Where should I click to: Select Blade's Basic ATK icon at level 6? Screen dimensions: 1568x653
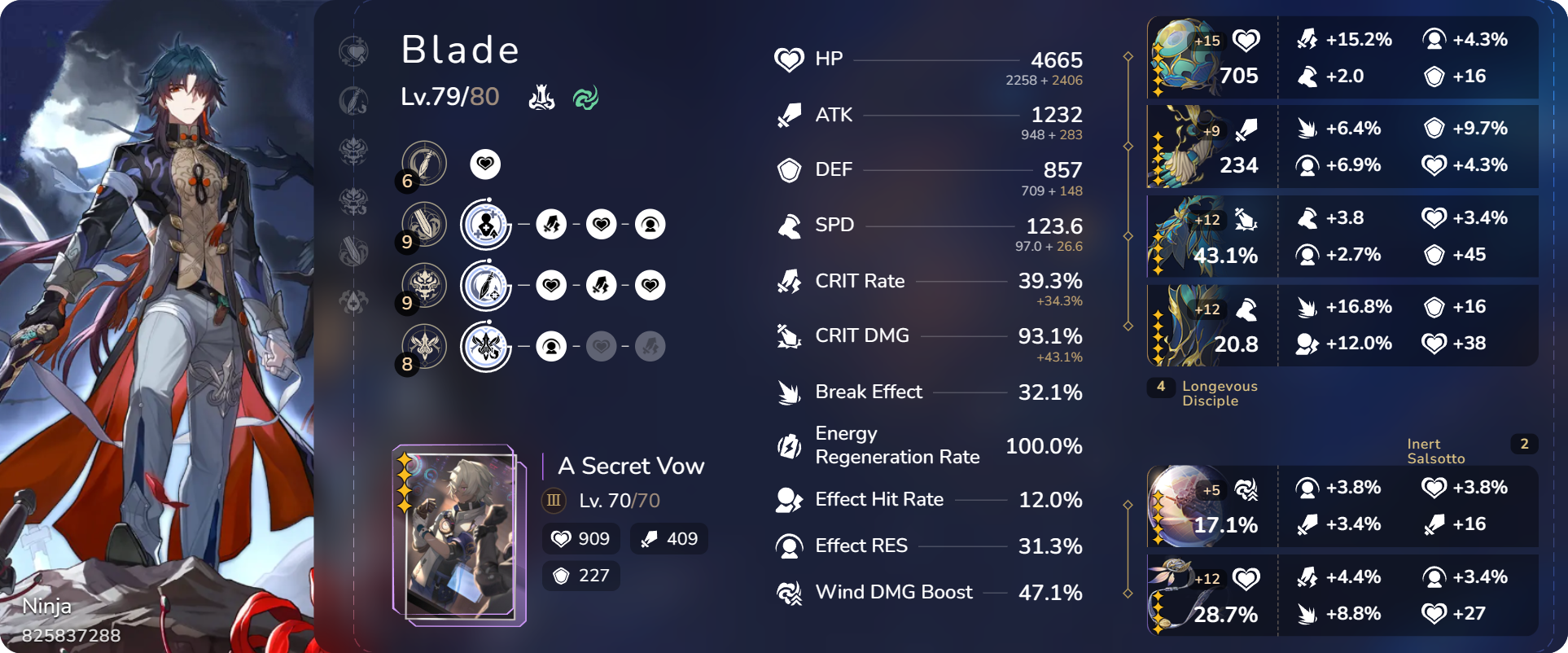coord(423,163)
